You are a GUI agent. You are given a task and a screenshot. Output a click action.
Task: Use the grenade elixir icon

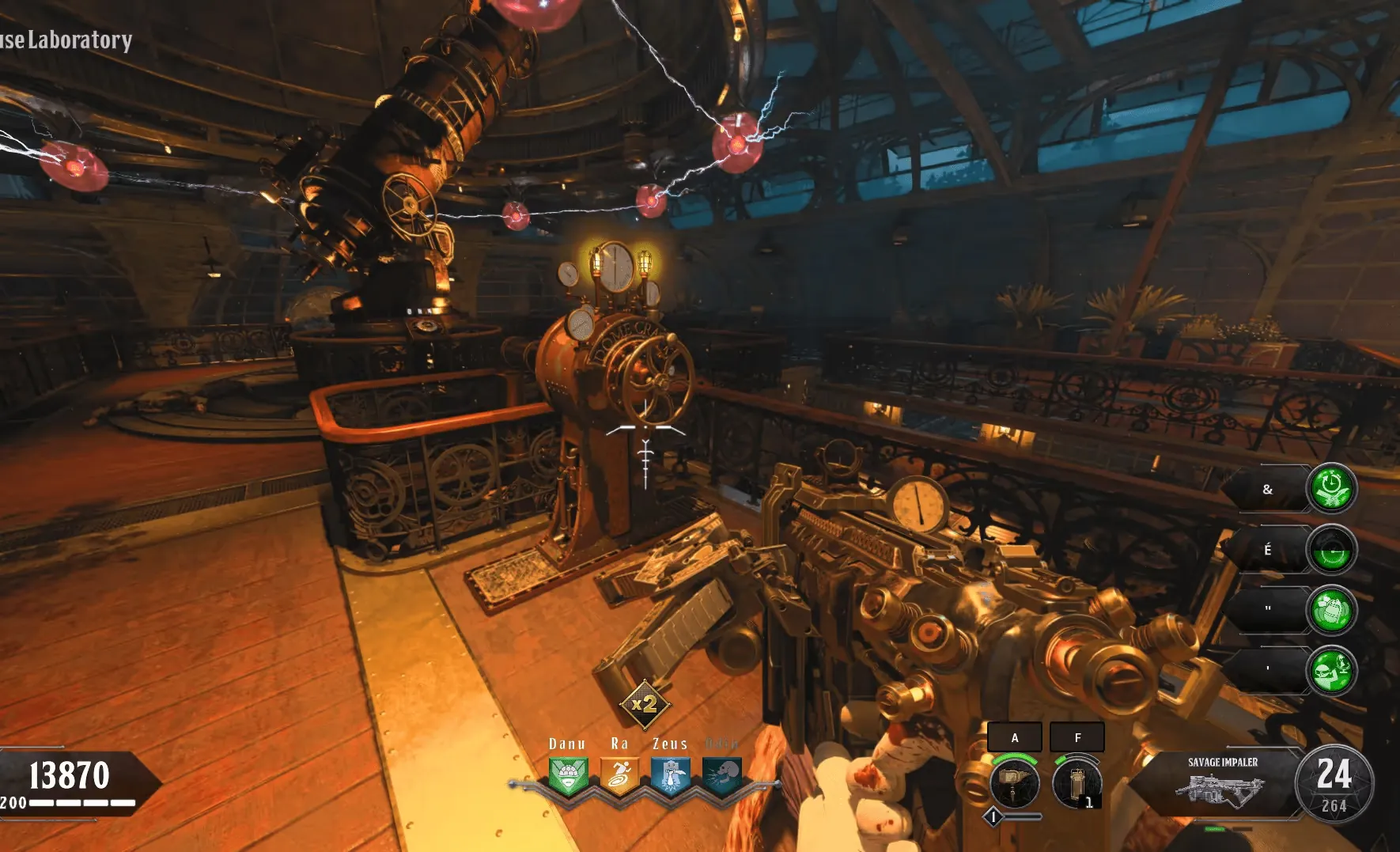pyautogui.click(x=1332, y=610)
